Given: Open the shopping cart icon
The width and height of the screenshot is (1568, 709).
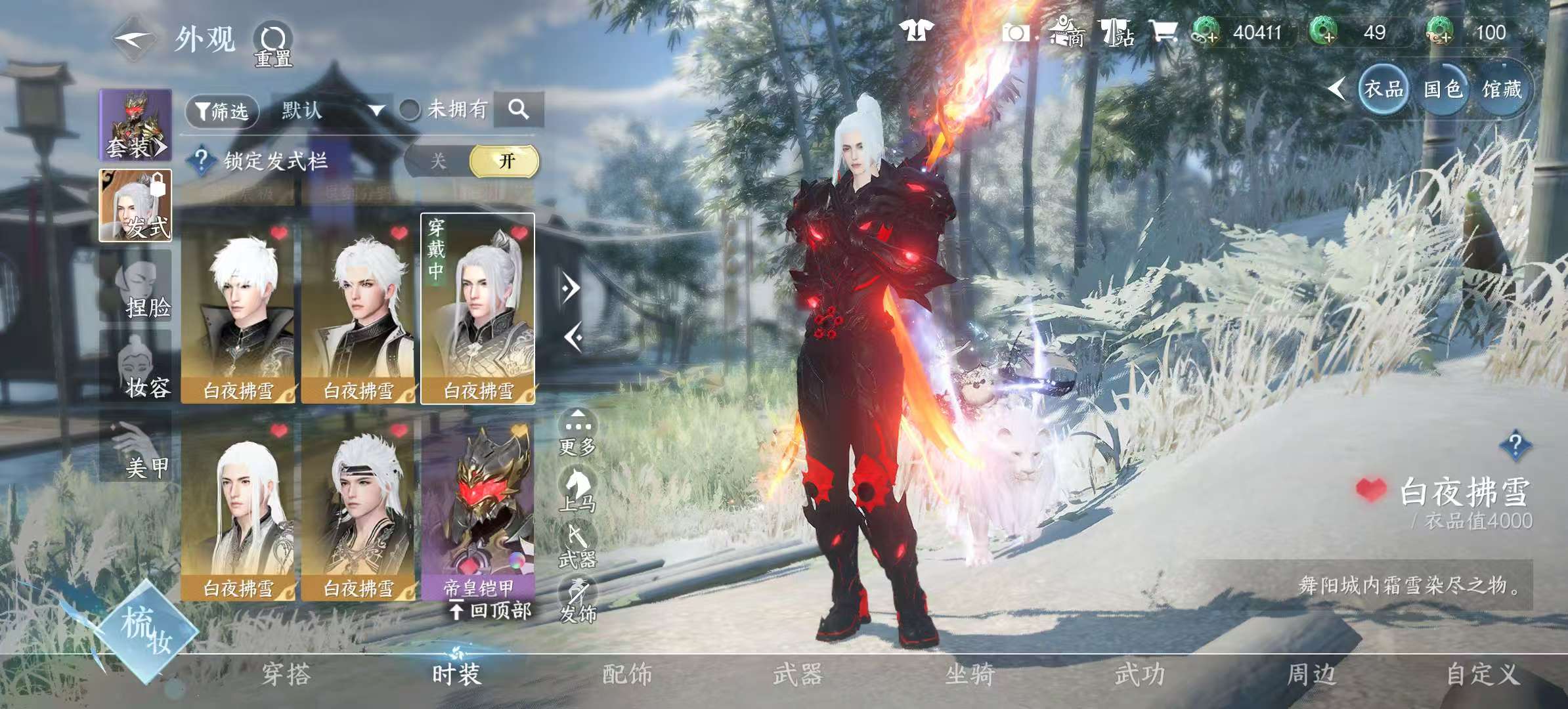Looking at the screenshot, I should click(1162, 32).
